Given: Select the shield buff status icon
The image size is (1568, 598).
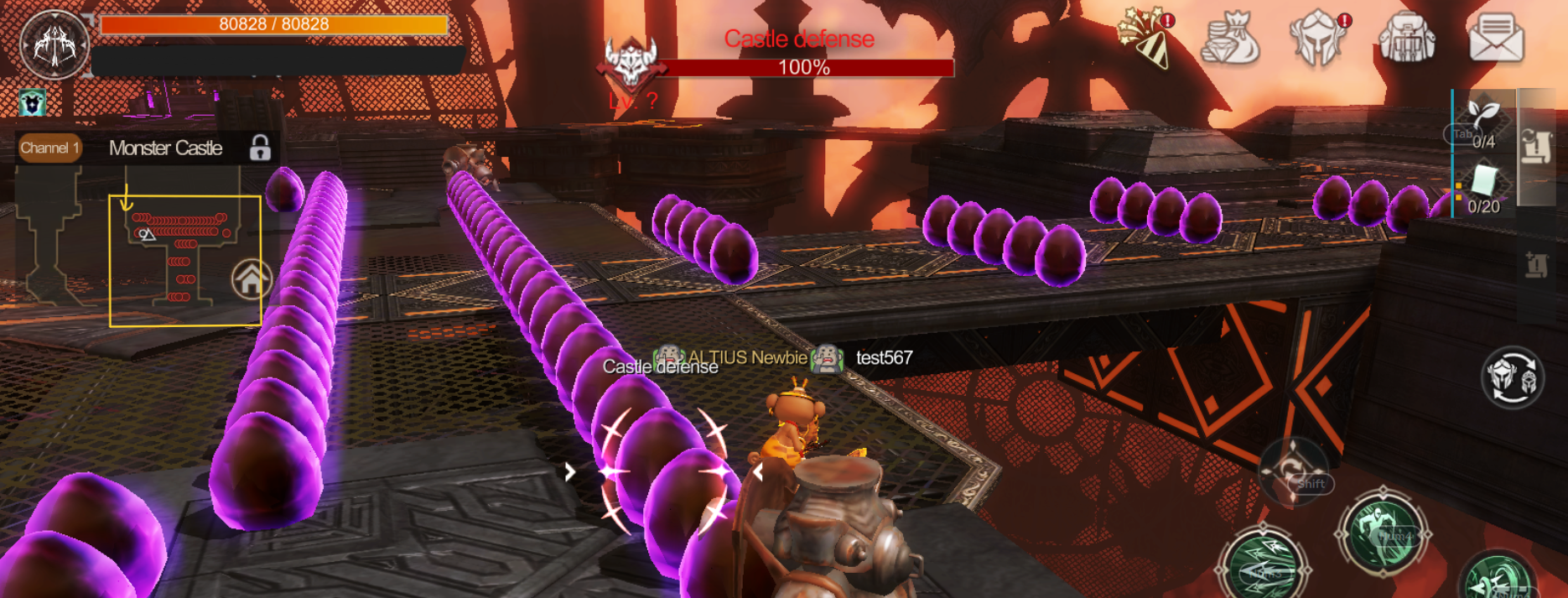Looking at the screenshot, I should 33,103.
